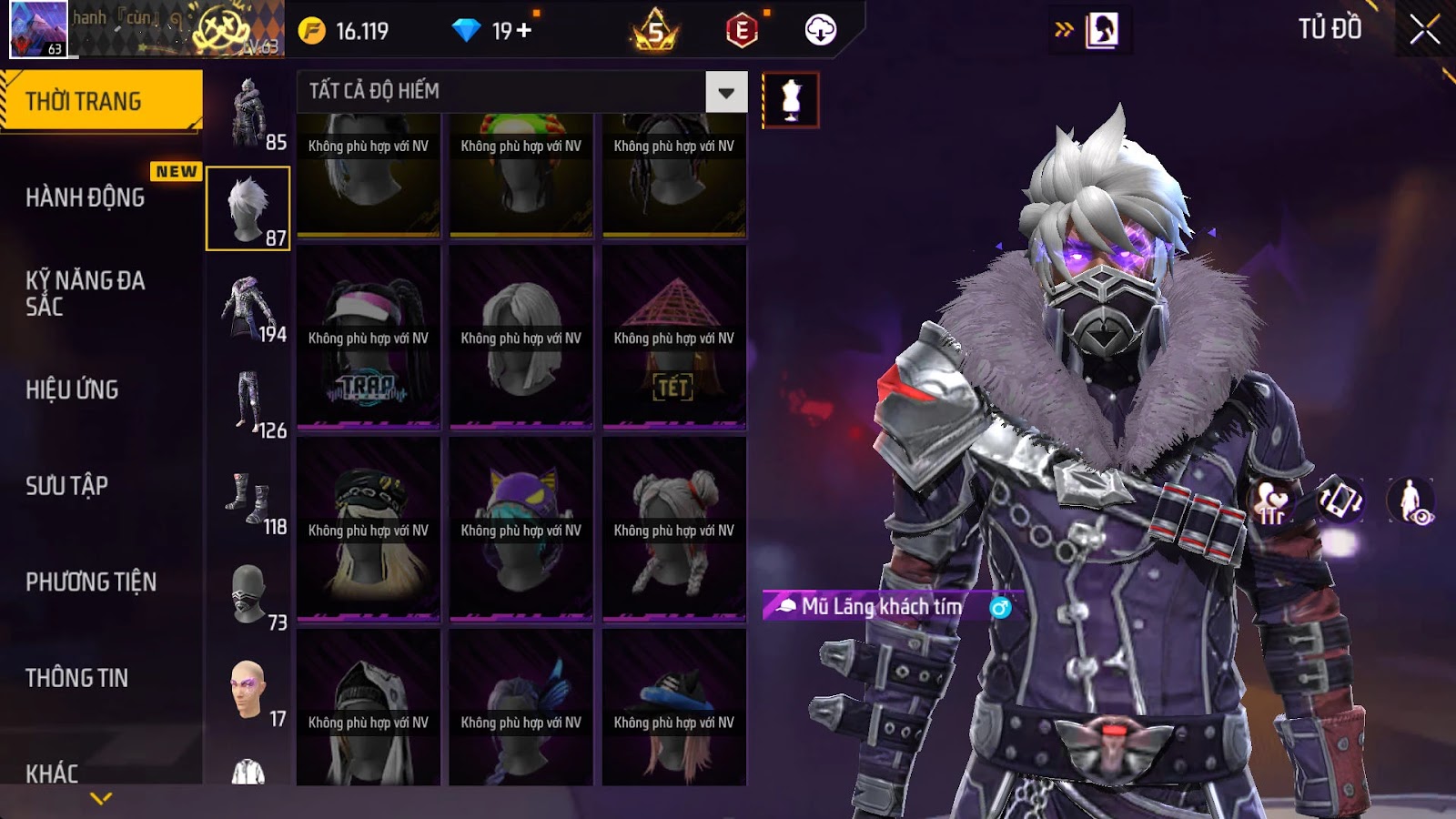
Task: Switch to the Hành Động tab
Action: coord(86,197)
